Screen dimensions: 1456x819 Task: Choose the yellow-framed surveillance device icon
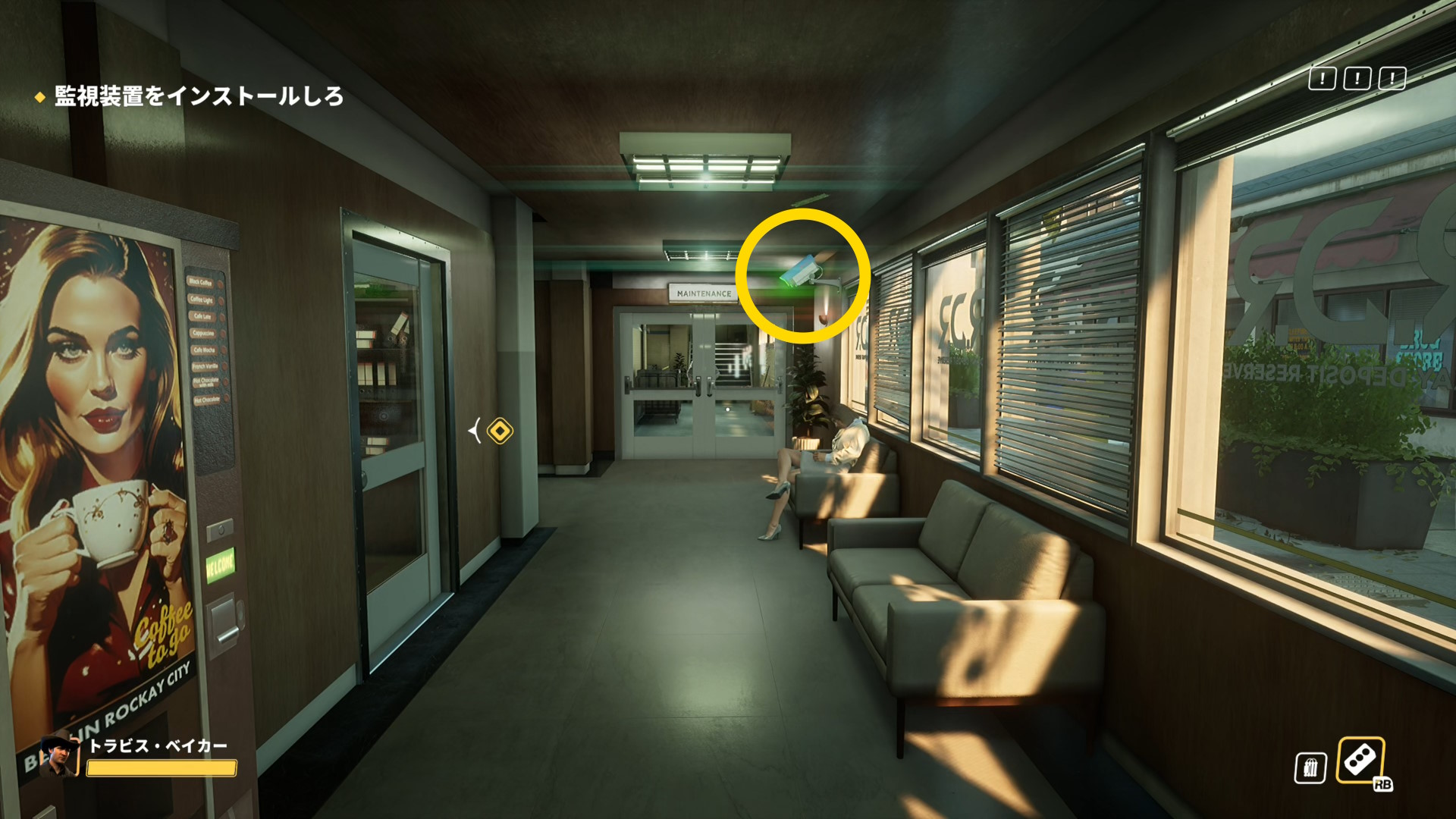[x=1360, y=760]
